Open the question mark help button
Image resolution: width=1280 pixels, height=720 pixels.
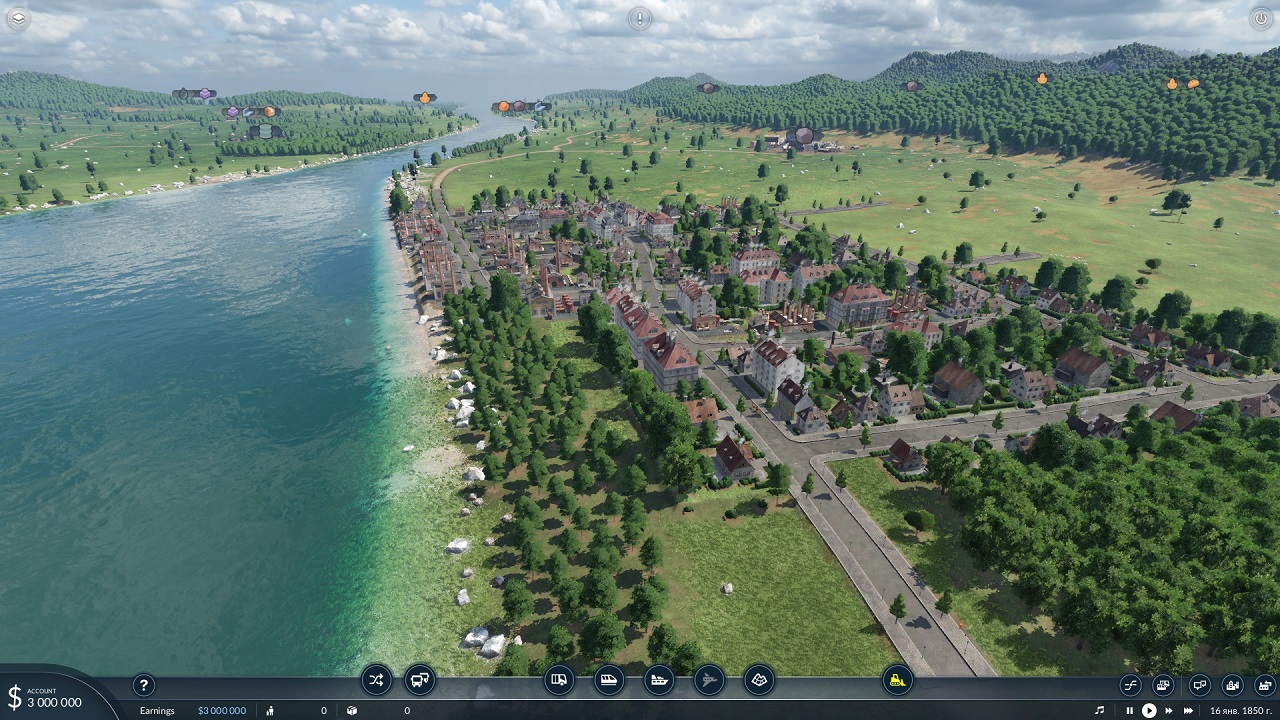point(144,685)
